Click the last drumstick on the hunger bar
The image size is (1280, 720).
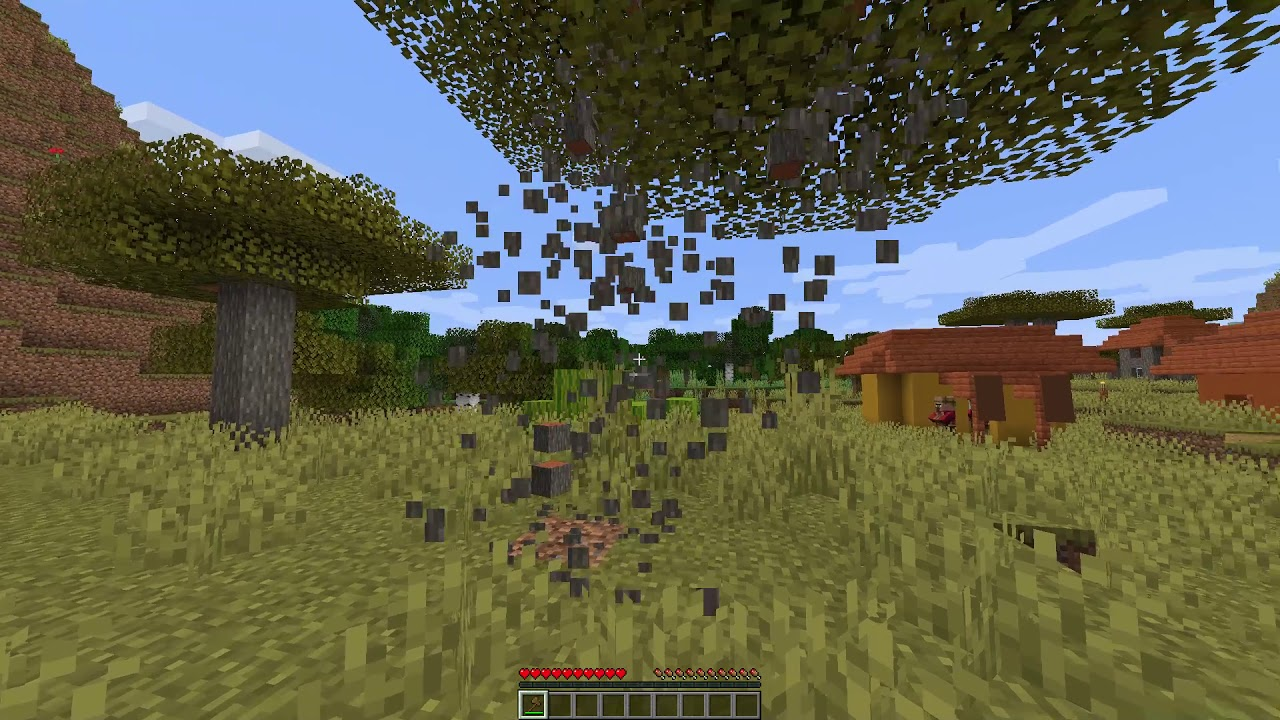tap(755, 672)
